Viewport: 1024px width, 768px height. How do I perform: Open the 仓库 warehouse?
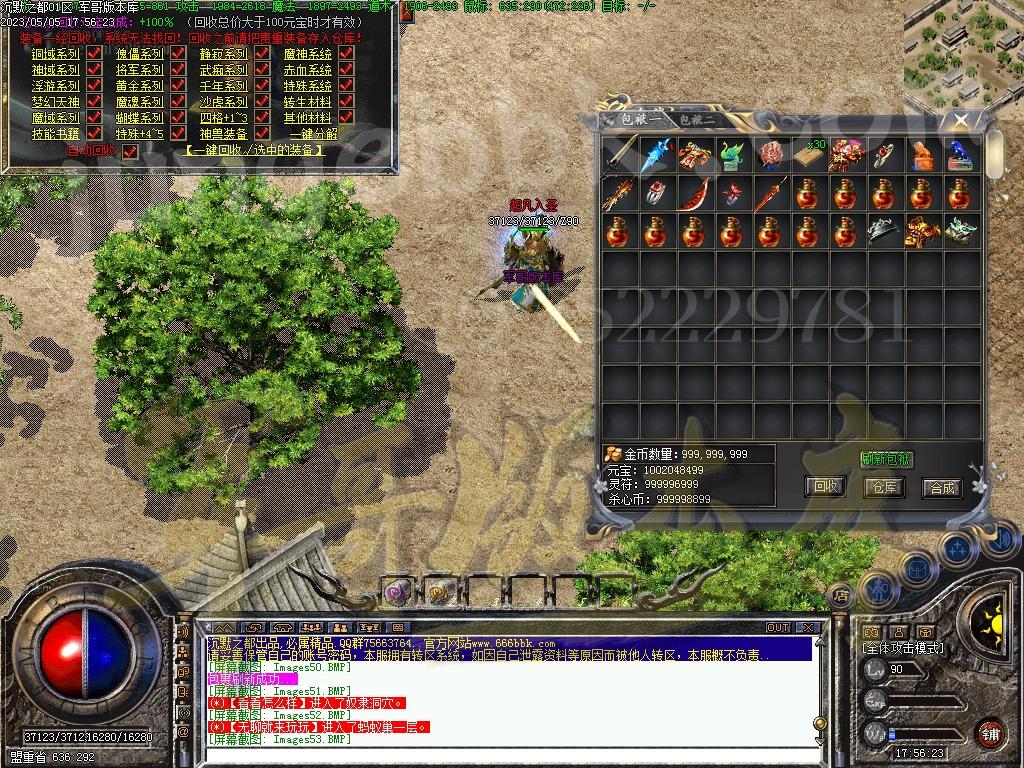[x=884, y=487]
